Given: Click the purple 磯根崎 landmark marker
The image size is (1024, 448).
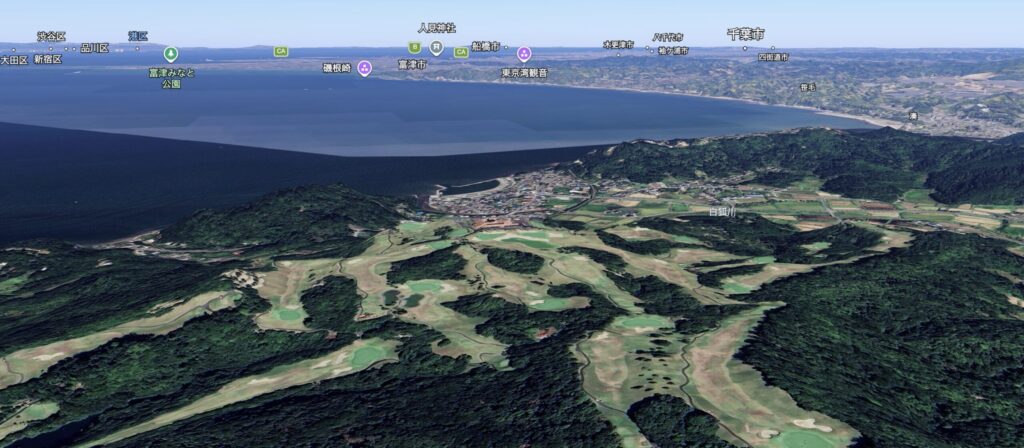Looking at the screenshot, I should coord(364,68).
